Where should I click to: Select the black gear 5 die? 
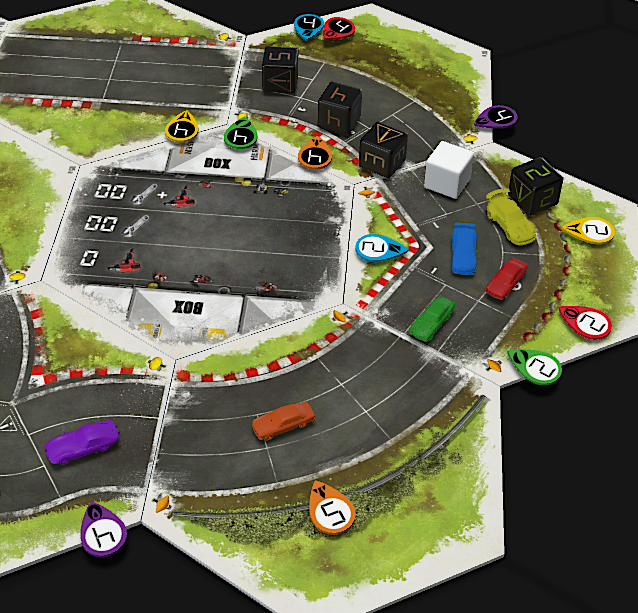point(279,72)
